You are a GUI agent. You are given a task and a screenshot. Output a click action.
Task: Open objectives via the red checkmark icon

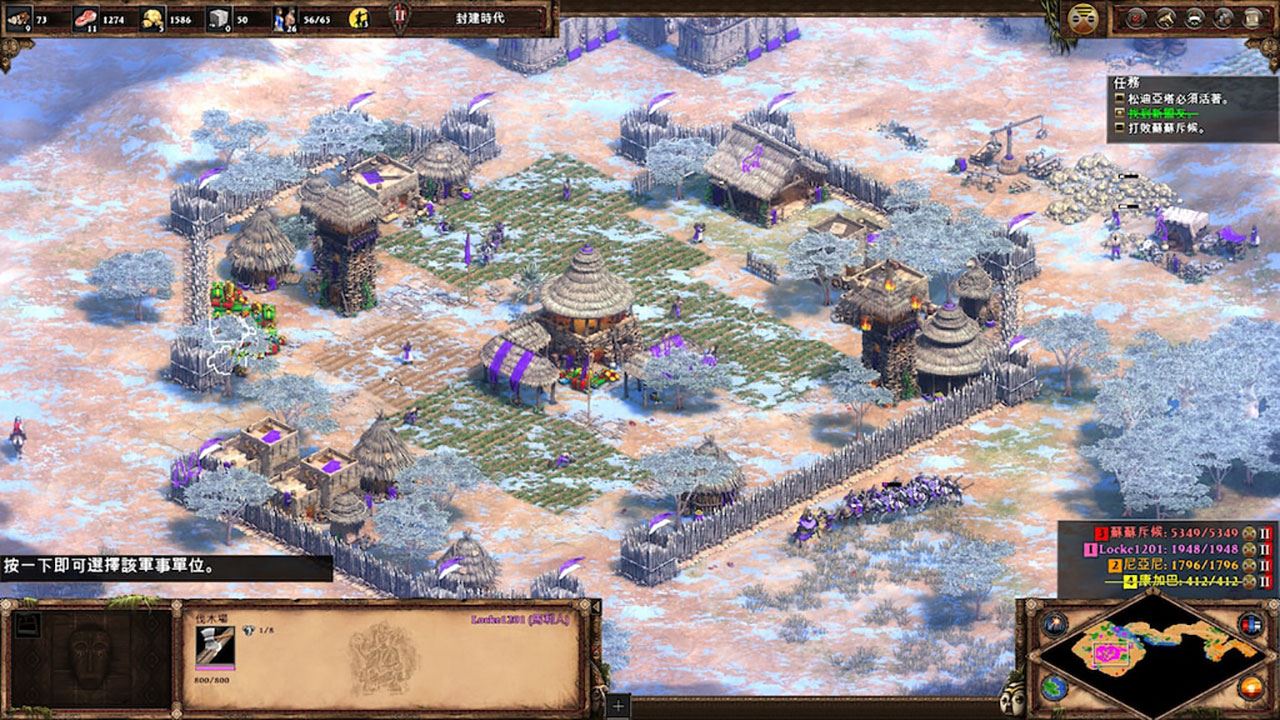click(1135, 17)
